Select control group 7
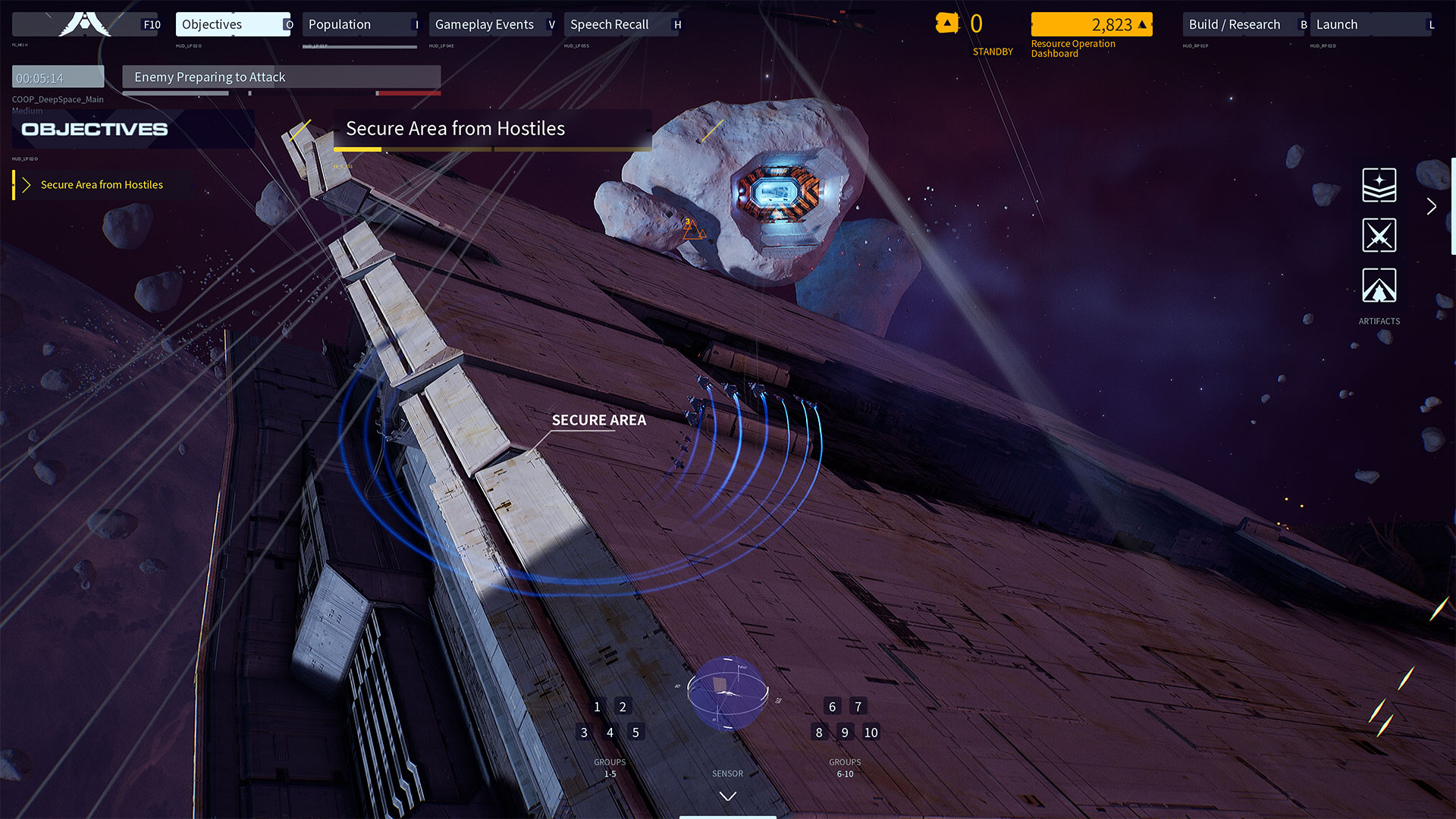Screen dimensions: 1456x819 [x=858, y=707]
